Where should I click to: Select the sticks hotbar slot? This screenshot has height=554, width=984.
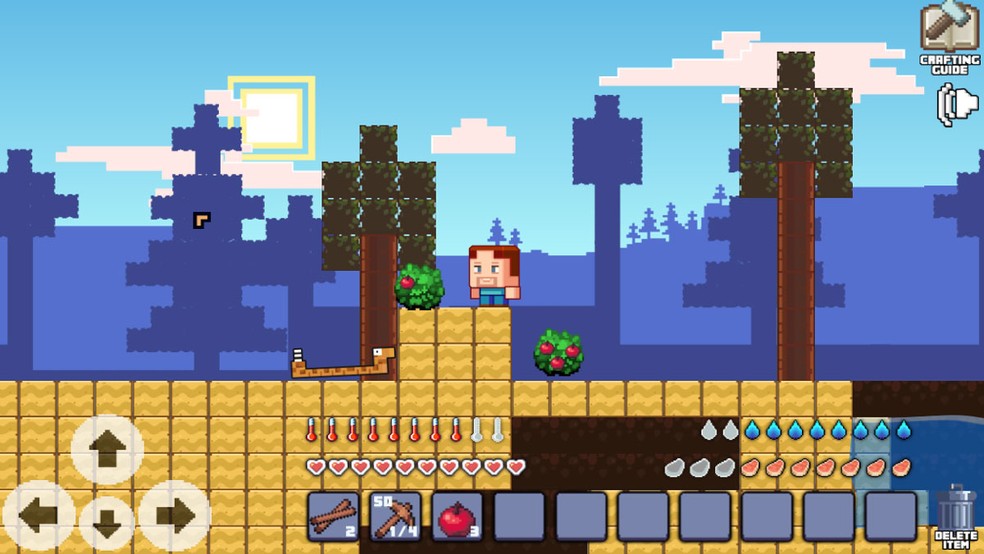(x=333, y=516)
